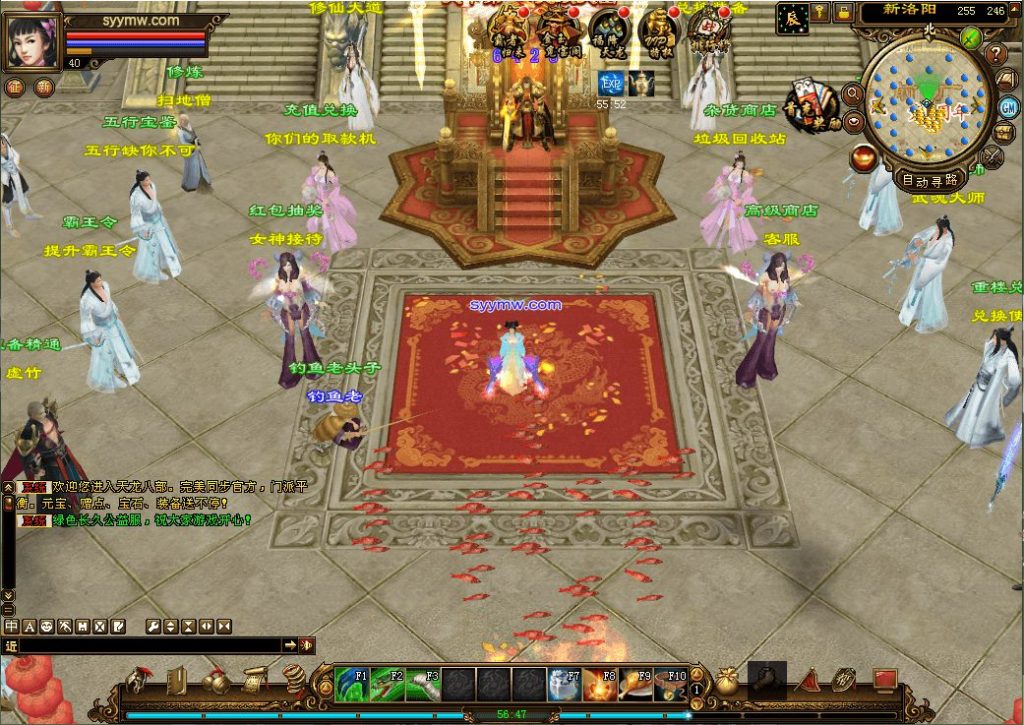Activate the F1 skill slot
1024x725 pixels.
(x=351, y=684)
